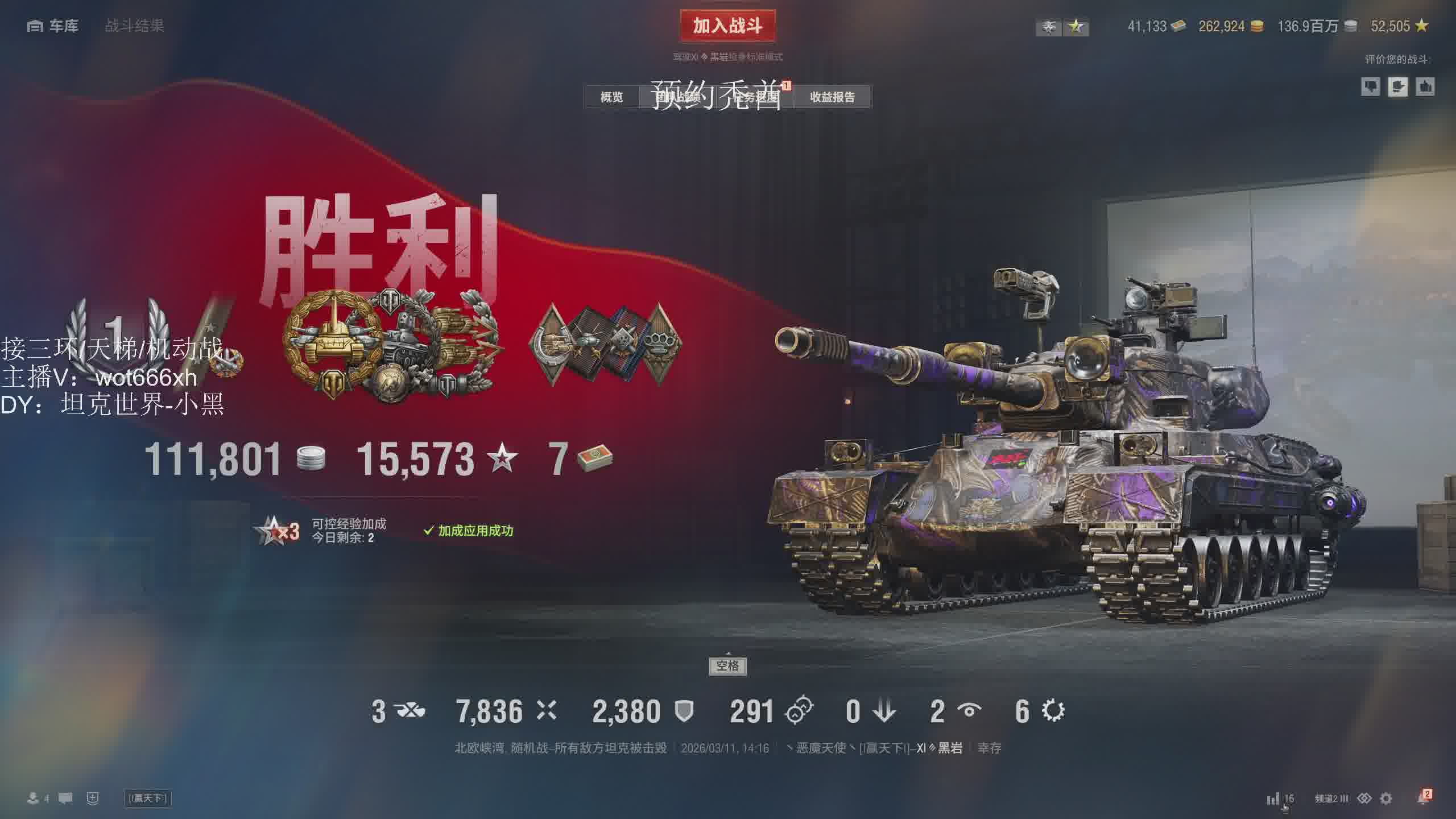
Task: Switch to the 概览 overview tab
Action: click(x=611, y=97)
